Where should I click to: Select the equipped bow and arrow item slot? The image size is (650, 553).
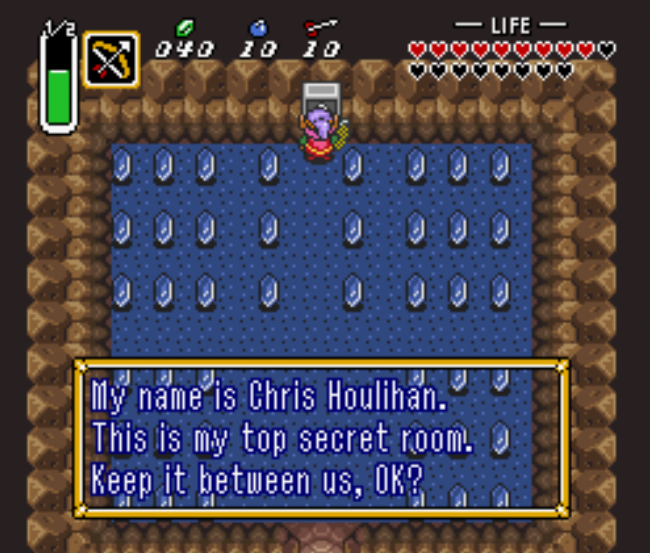pos(111,59)
